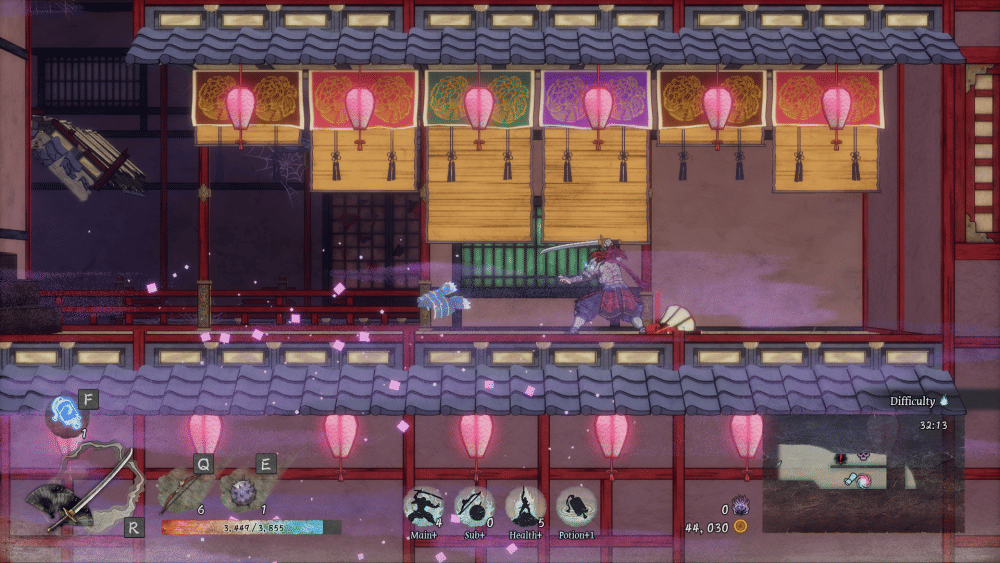Click the Sub+ upgrade icon
Image resolution: width=1000 pixels, height=563 pixels.
473,507
